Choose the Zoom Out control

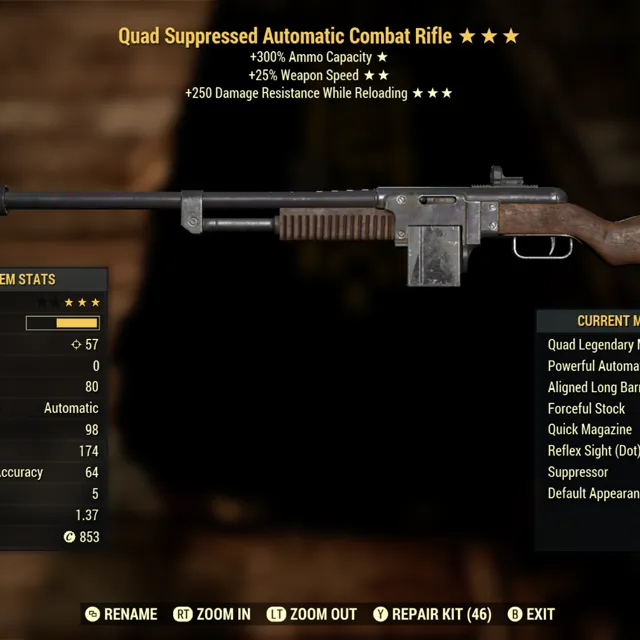[312, 614]
